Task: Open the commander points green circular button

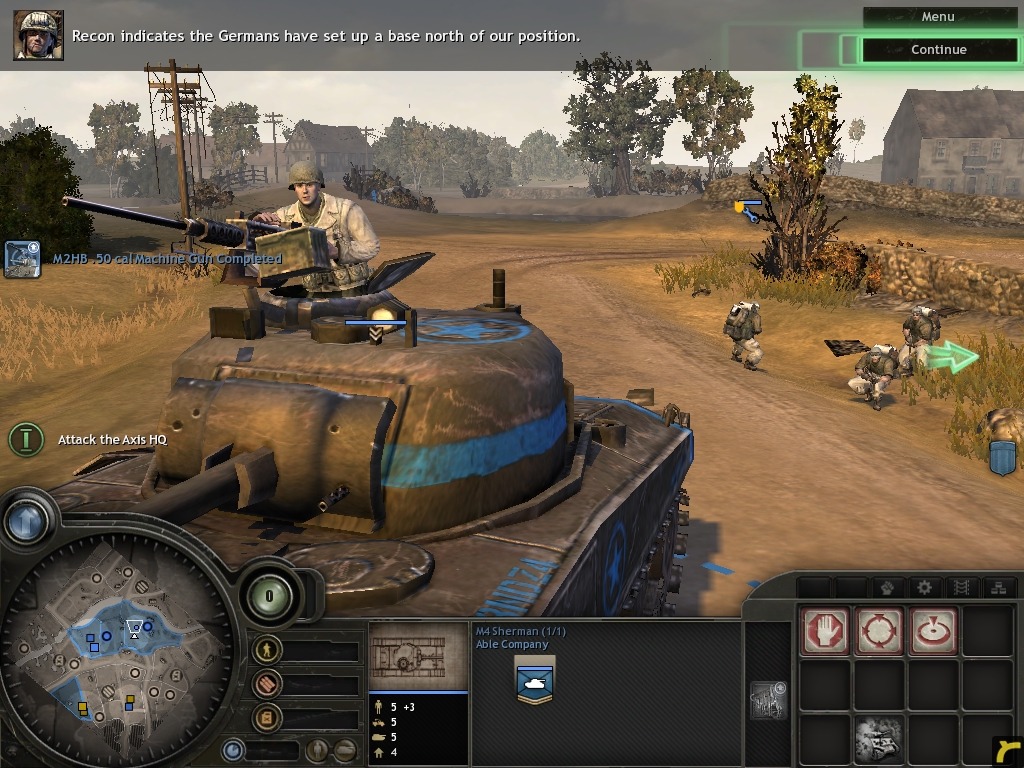Action: coord(268,597)
